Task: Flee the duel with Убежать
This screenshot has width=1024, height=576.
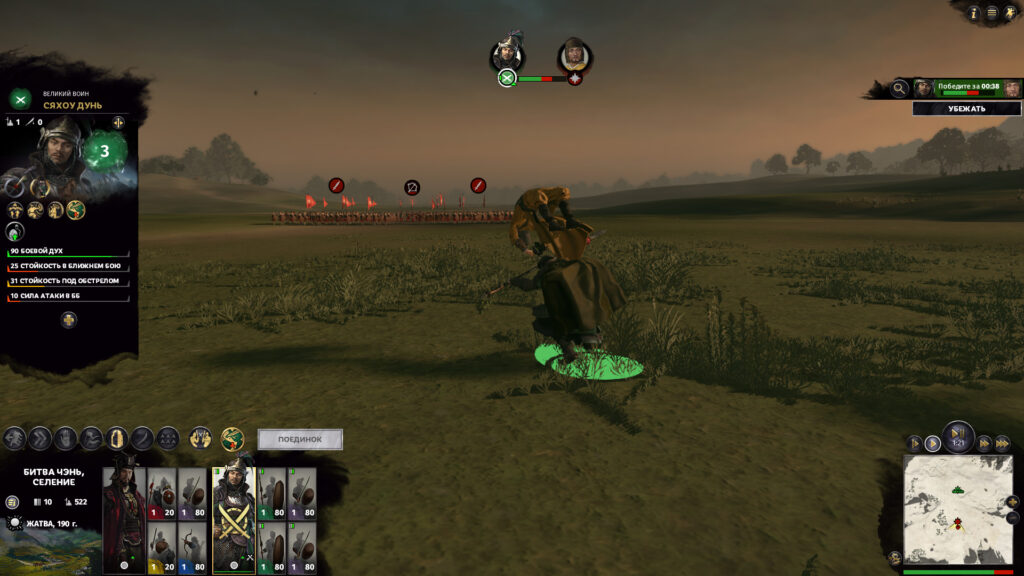Action: coord(967,109)
